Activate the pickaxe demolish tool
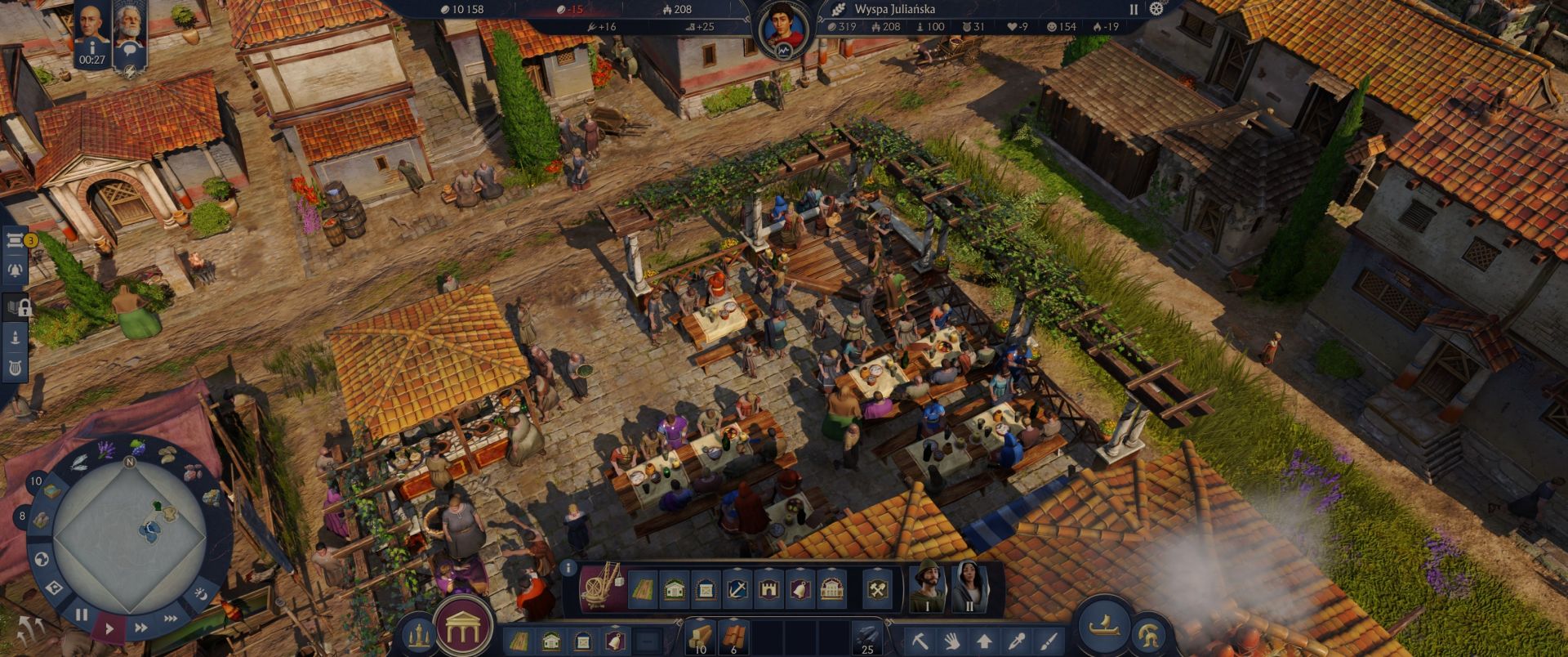The image size is (1568, 657). (920, 641)
